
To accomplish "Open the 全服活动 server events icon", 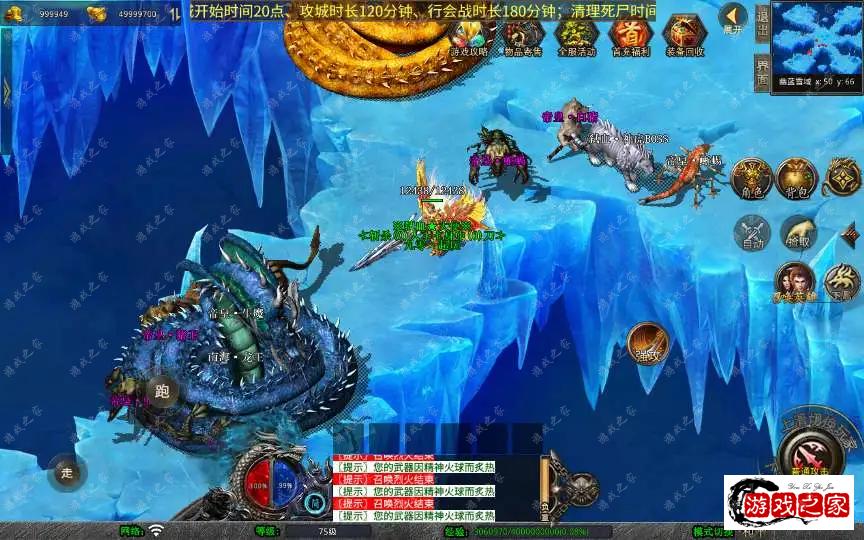I will pos(576,35).
